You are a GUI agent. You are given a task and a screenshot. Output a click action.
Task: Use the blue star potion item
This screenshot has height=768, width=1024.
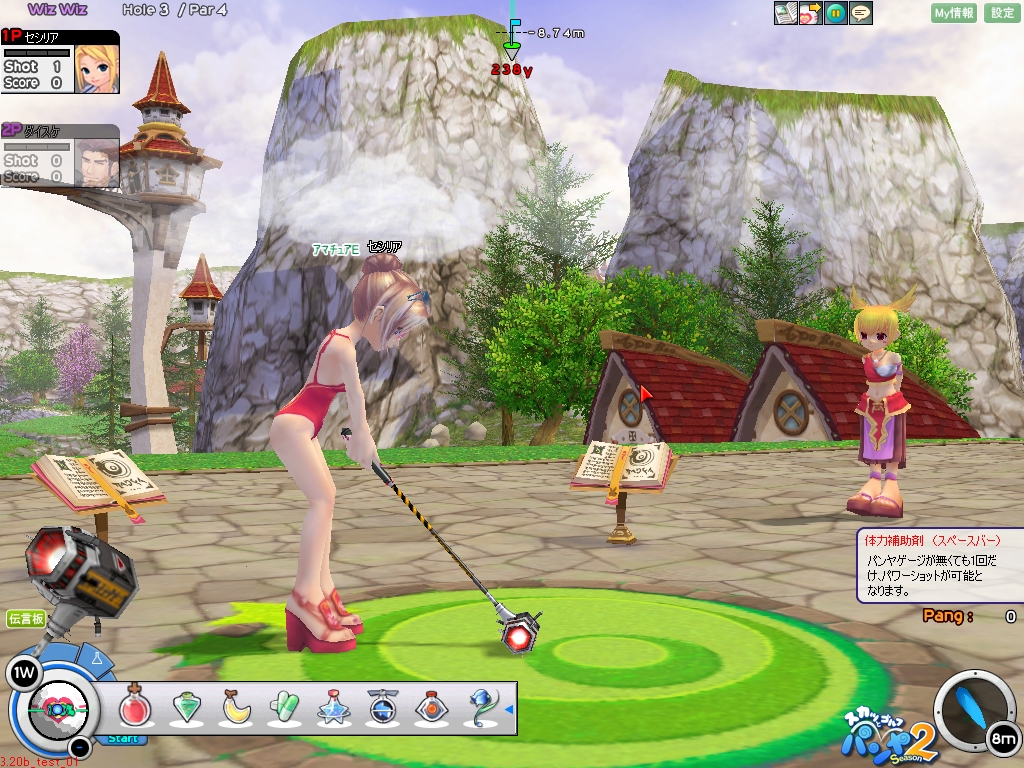point(333,708)
